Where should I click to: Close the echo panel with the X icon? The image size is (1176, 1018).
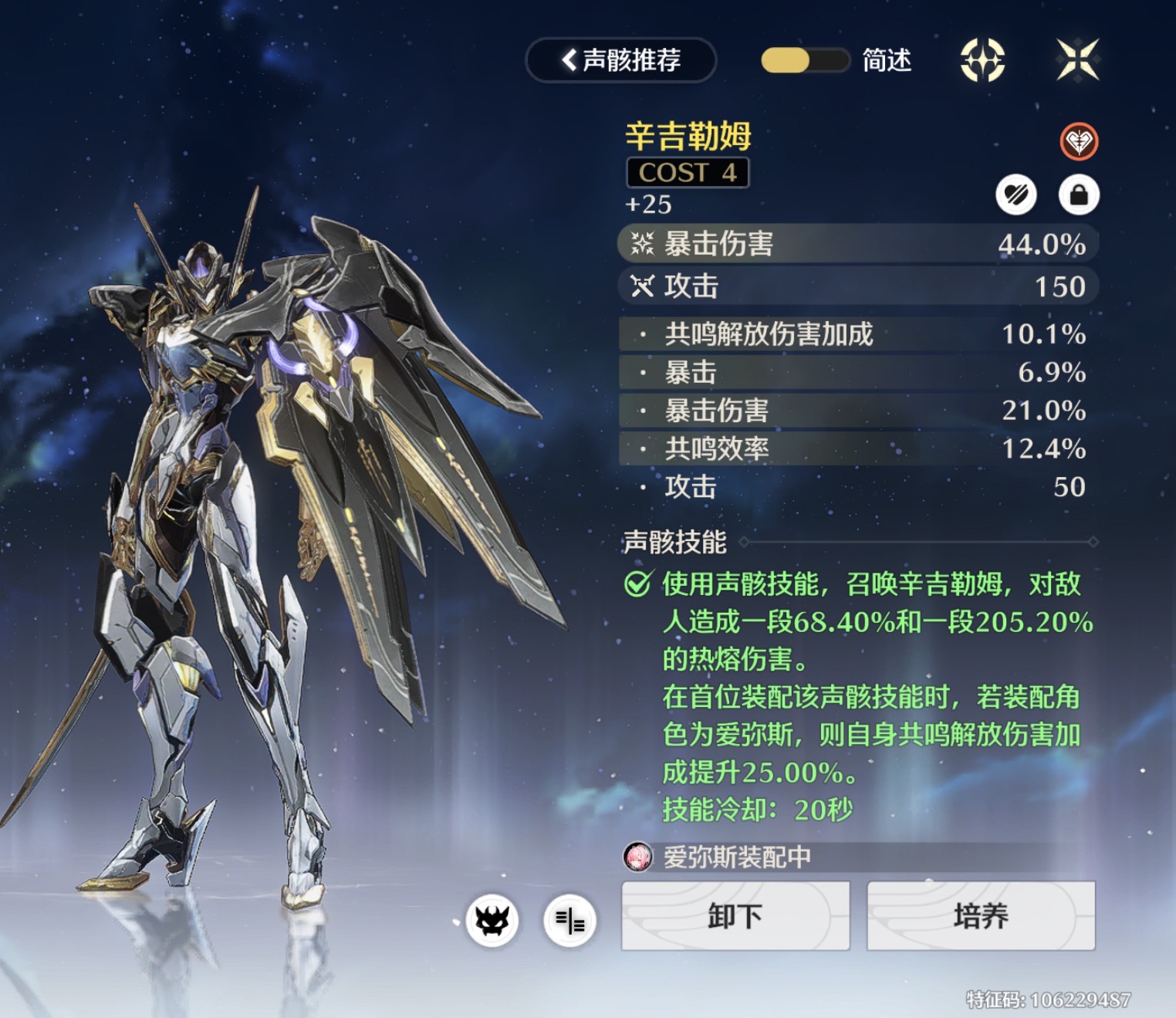[1078, 60]
